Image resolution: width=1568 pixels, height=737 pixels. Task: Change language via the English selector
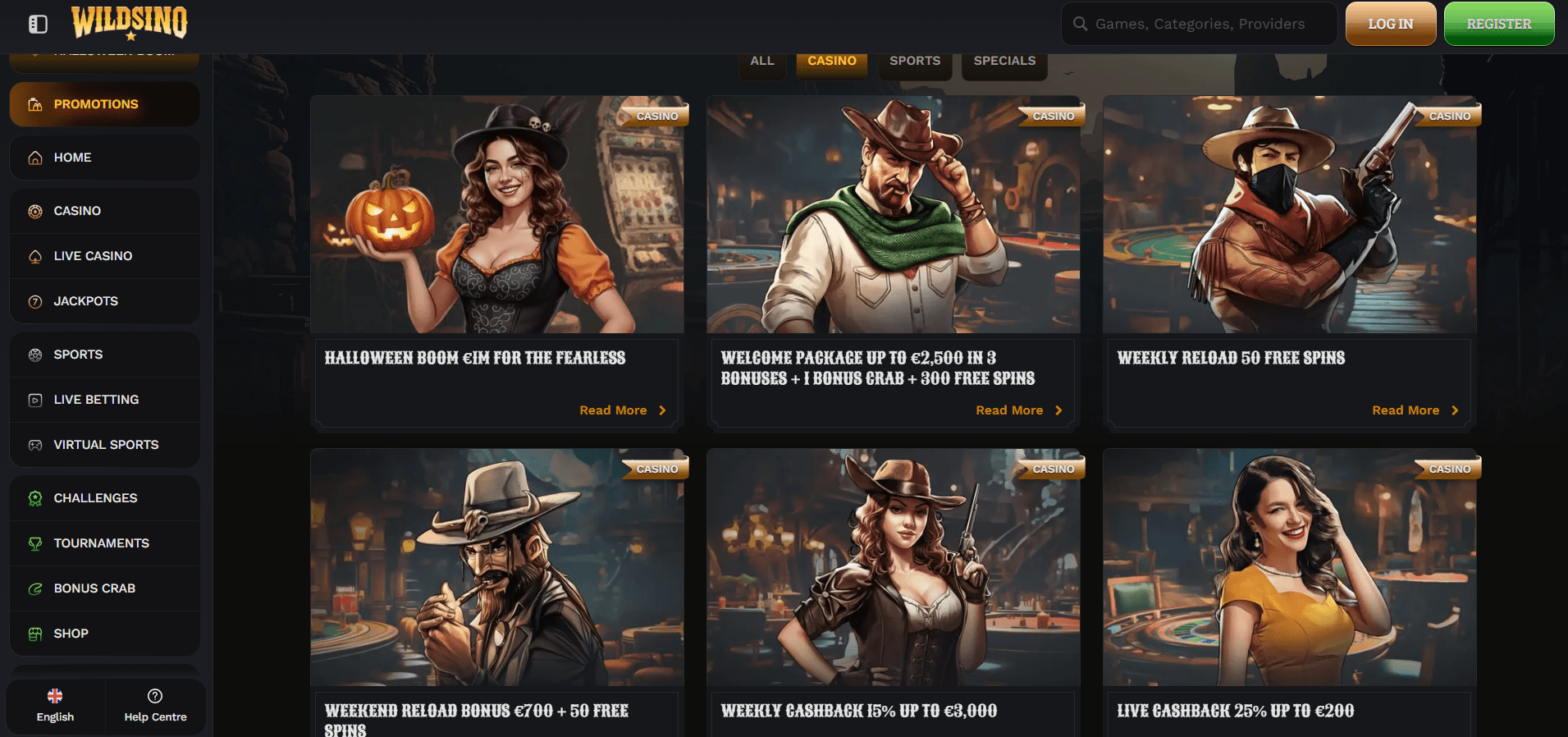click(55, 705)
